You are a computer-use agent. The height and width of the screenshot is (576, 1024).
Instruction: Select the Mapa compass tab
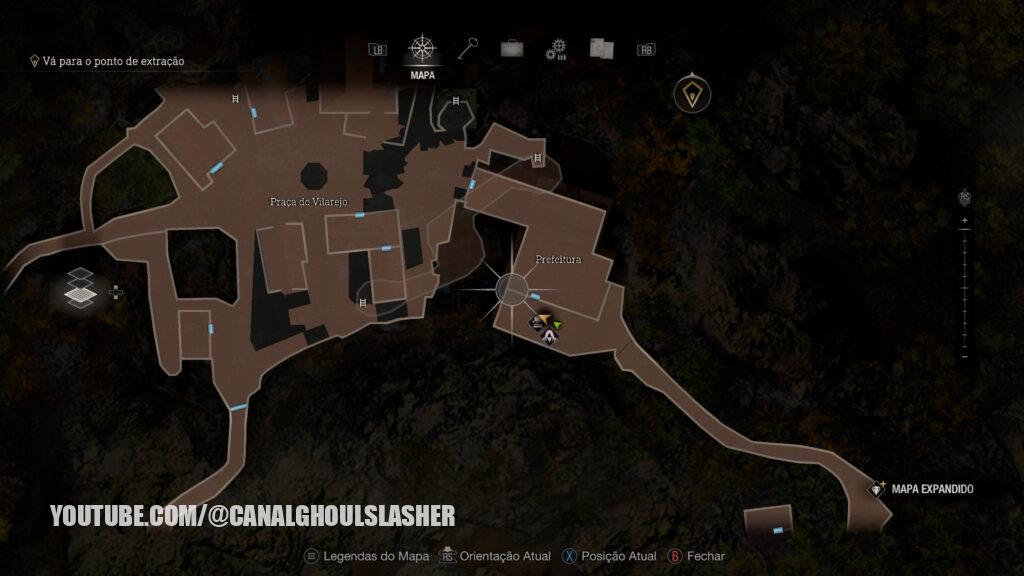(x=423, y=49)
